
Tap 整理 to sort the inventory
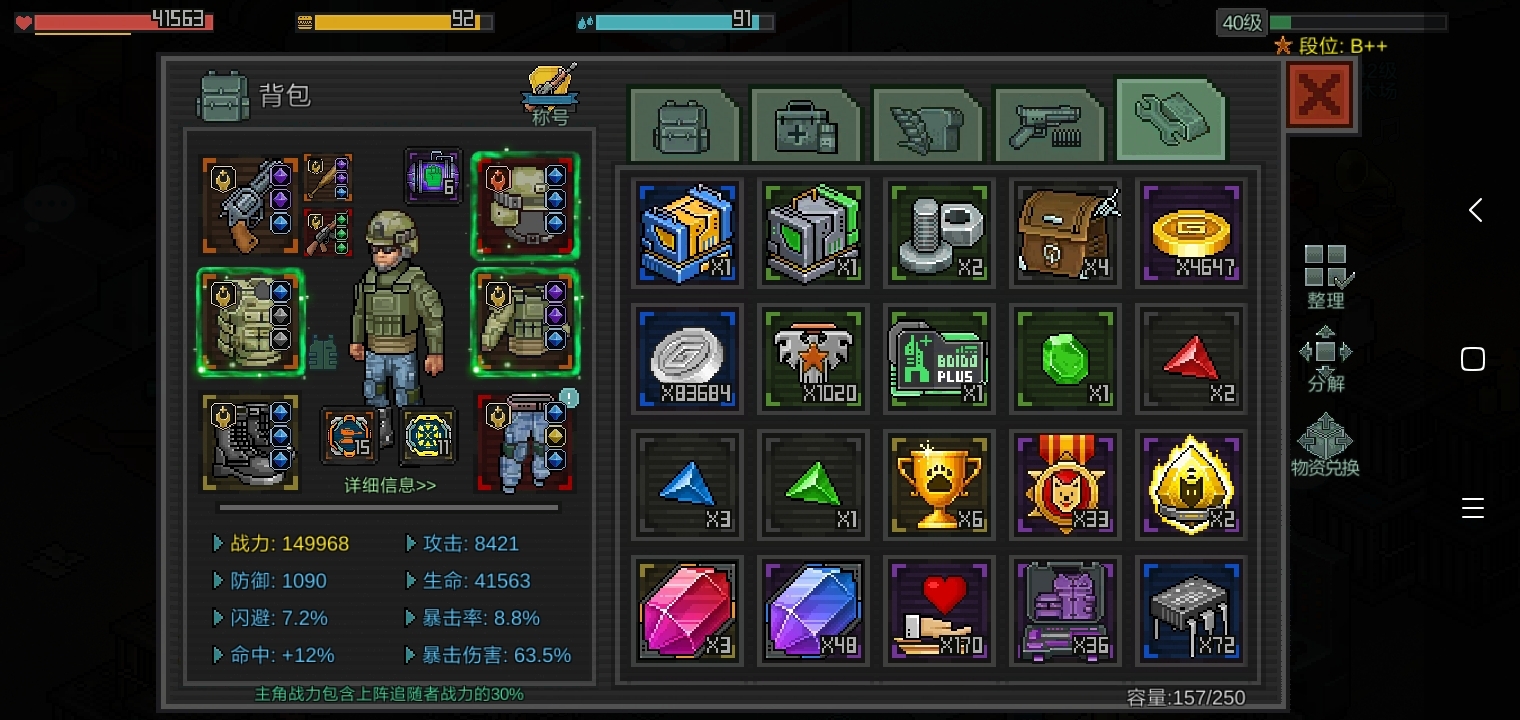[1327, 277]
